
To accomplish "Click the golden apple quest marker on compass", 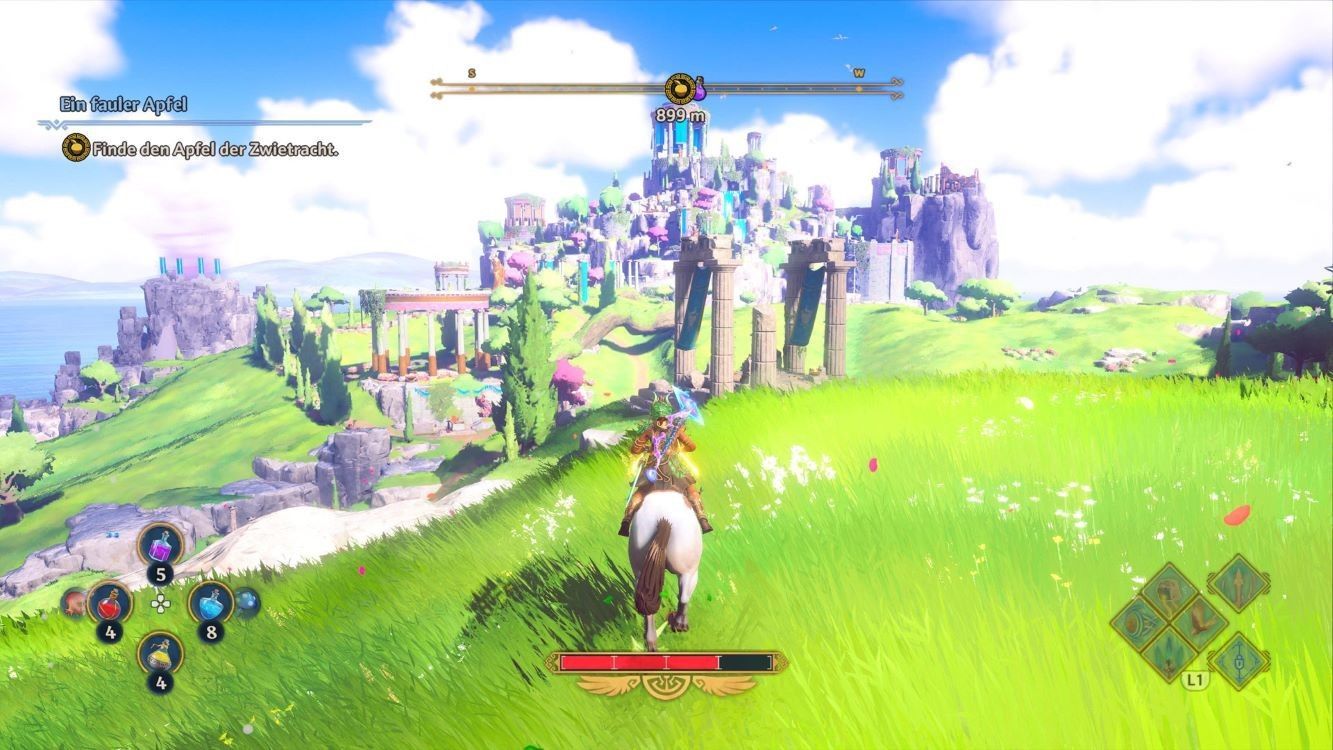I will click(x=680, y=89).
